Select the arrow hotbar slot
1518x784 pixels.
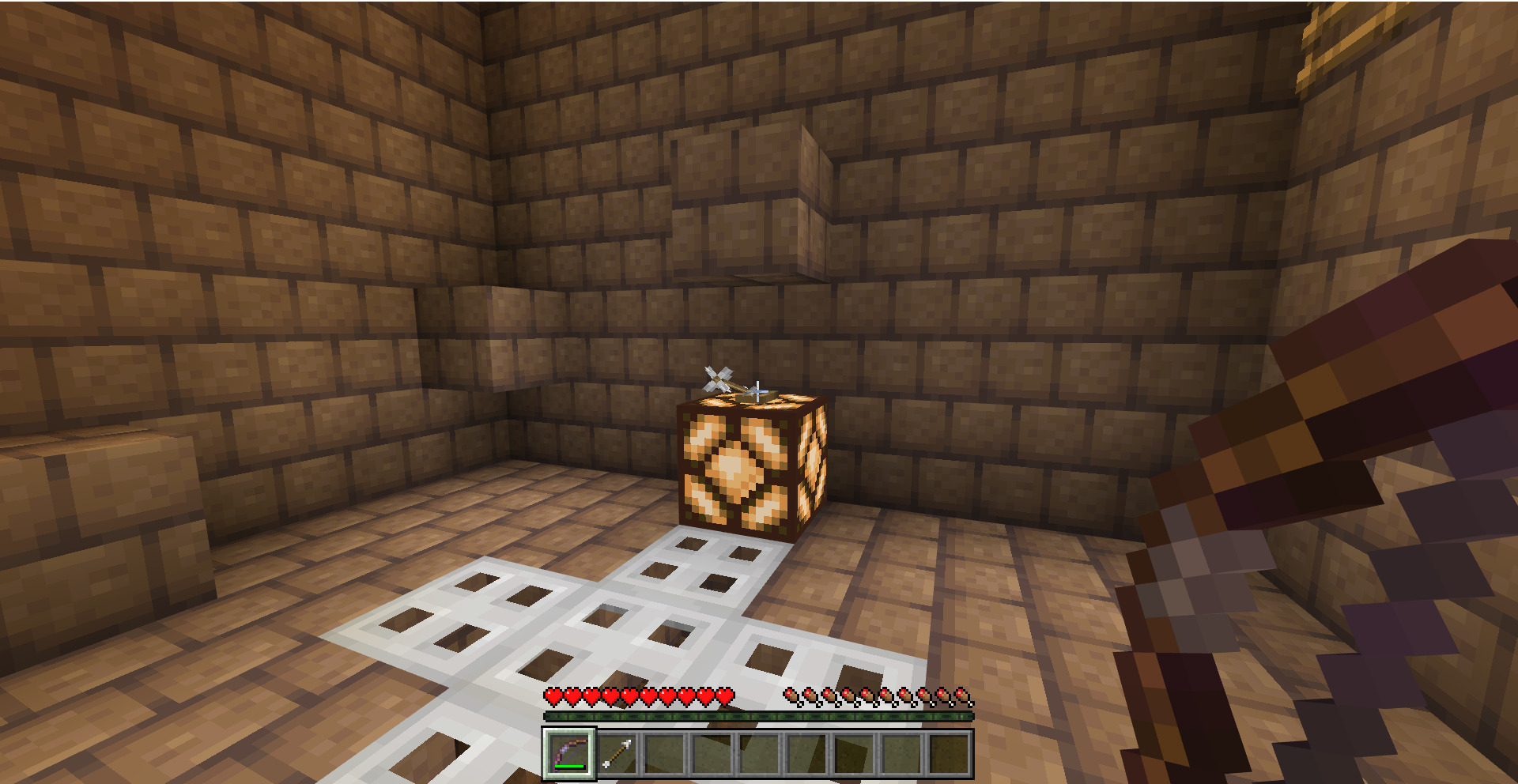click(x=617, y=753)
